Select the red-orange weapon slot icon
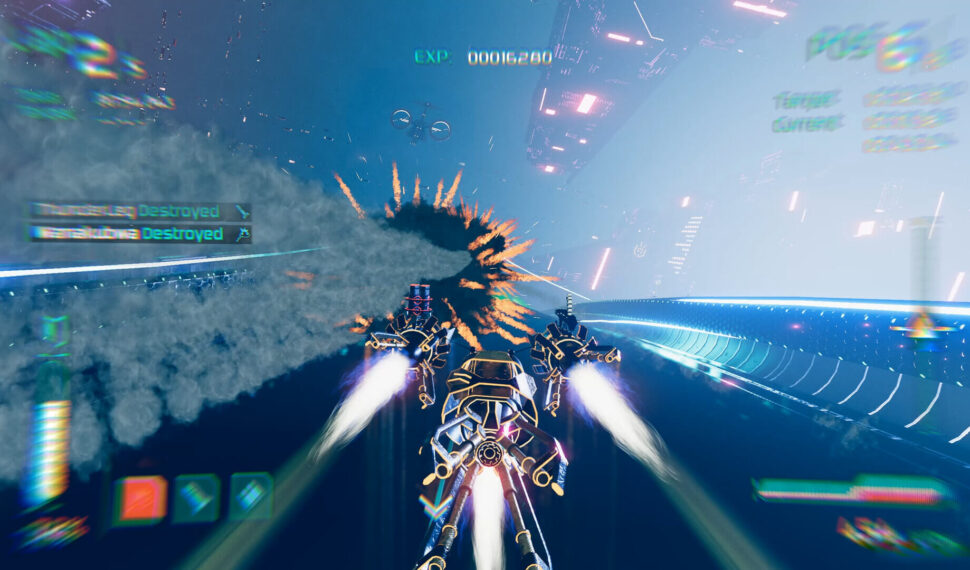This screenshot has height=570, width=970. (140, 499)
